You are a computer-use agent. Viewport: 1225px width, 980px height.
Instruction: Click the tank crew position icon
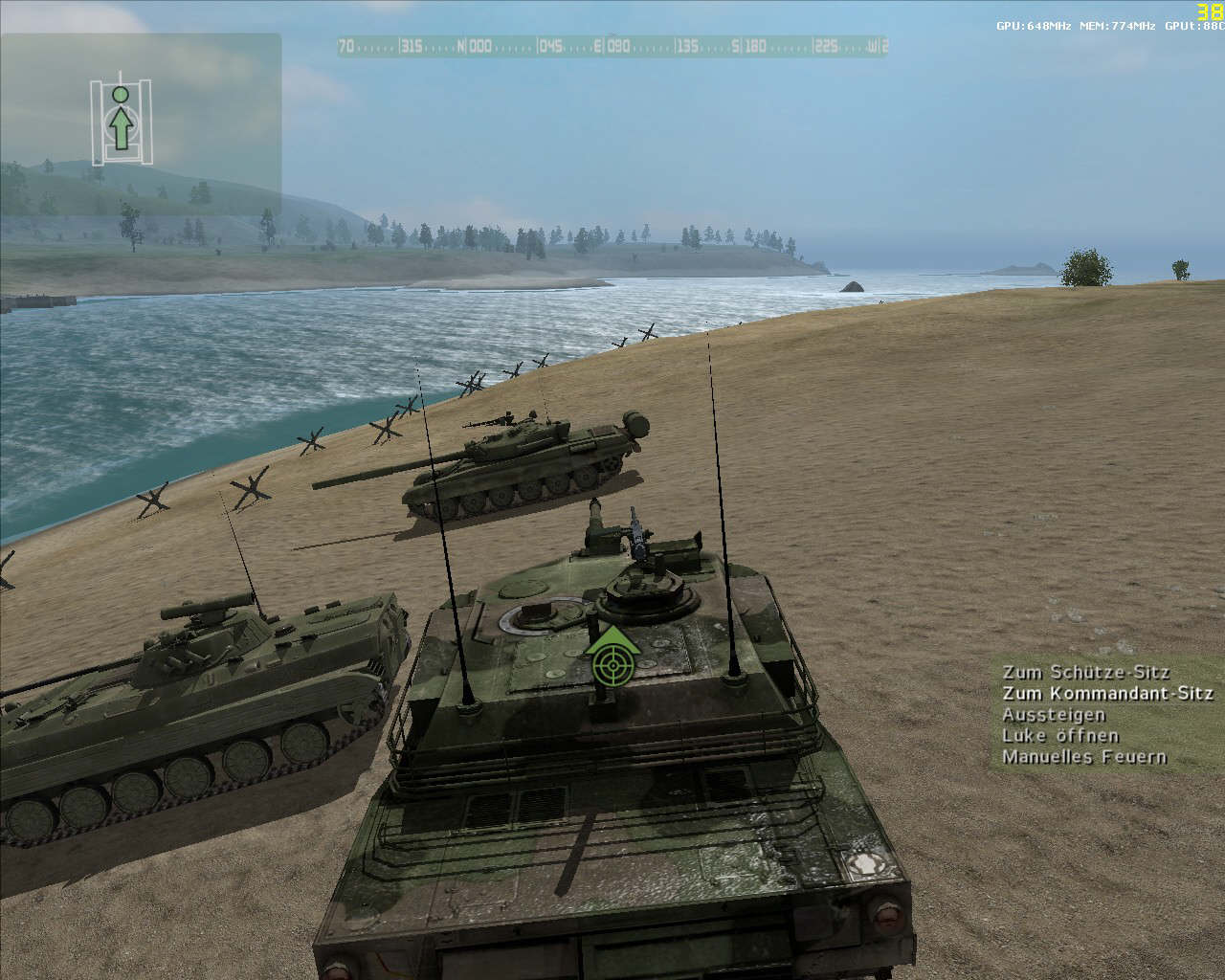(120, 122)
